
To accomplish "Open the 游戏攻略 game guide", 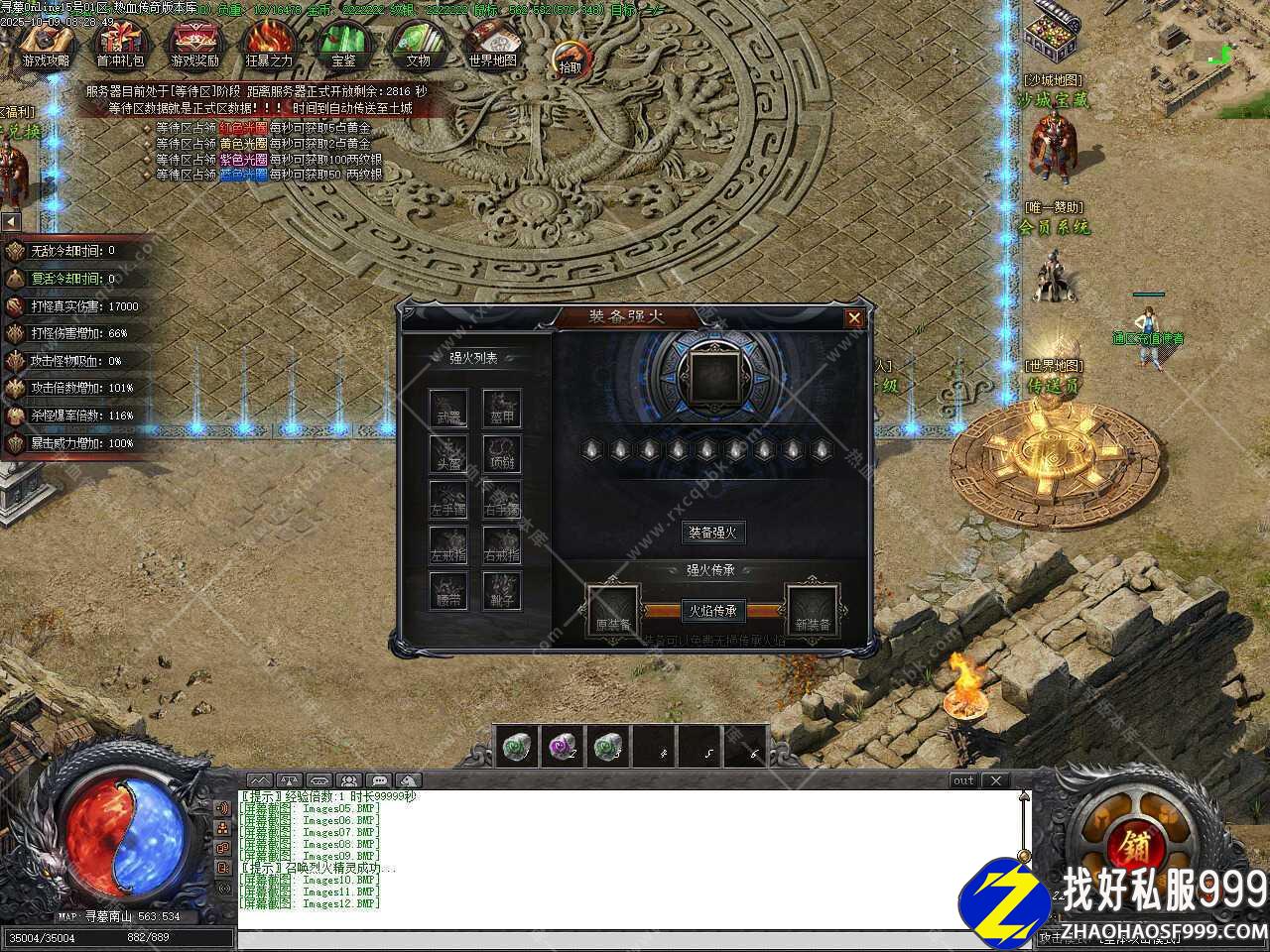I will pos(46,45).
